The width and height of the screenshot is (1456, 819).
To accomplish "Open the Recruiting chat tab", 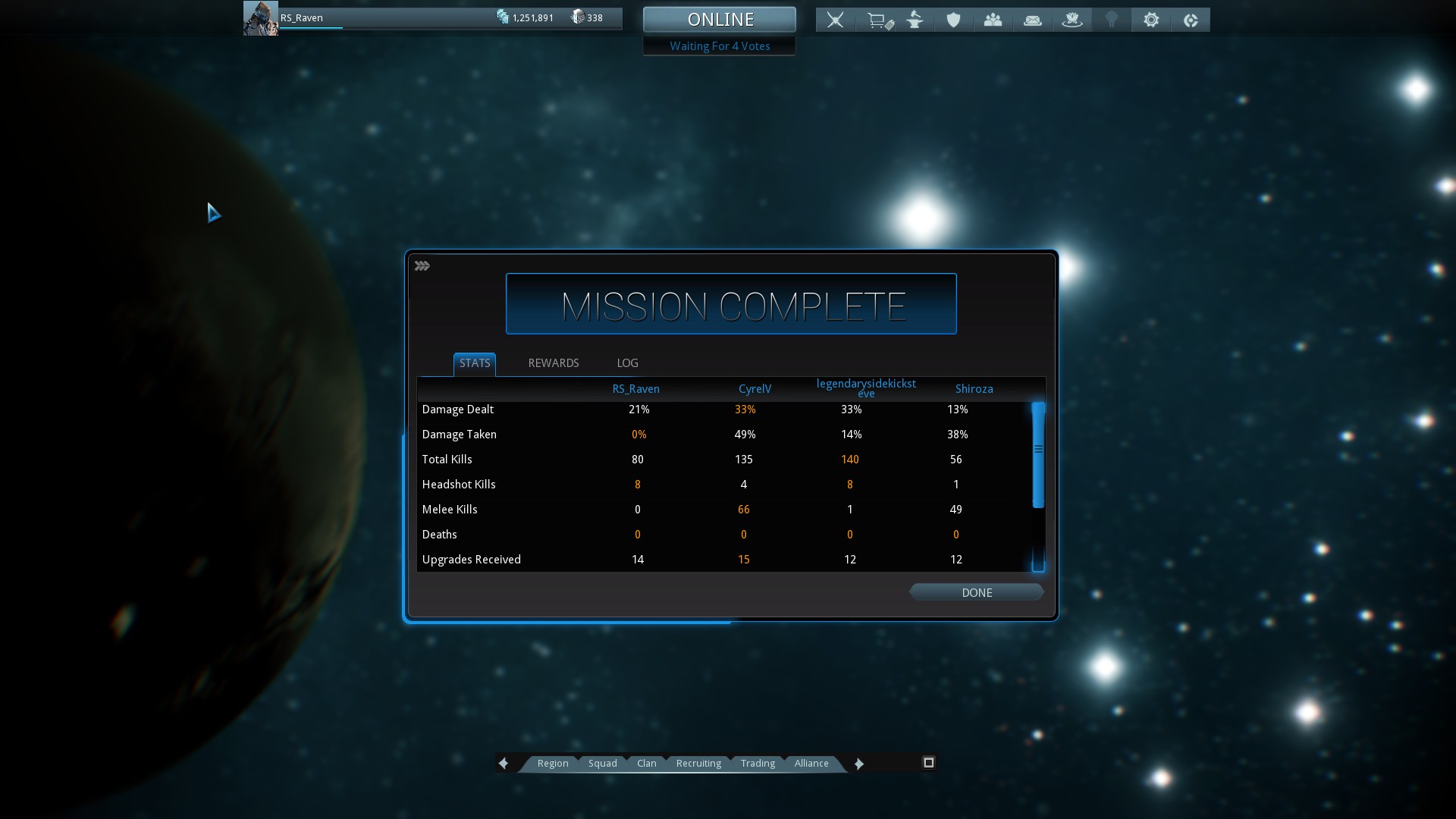I will tap(698, 763).
